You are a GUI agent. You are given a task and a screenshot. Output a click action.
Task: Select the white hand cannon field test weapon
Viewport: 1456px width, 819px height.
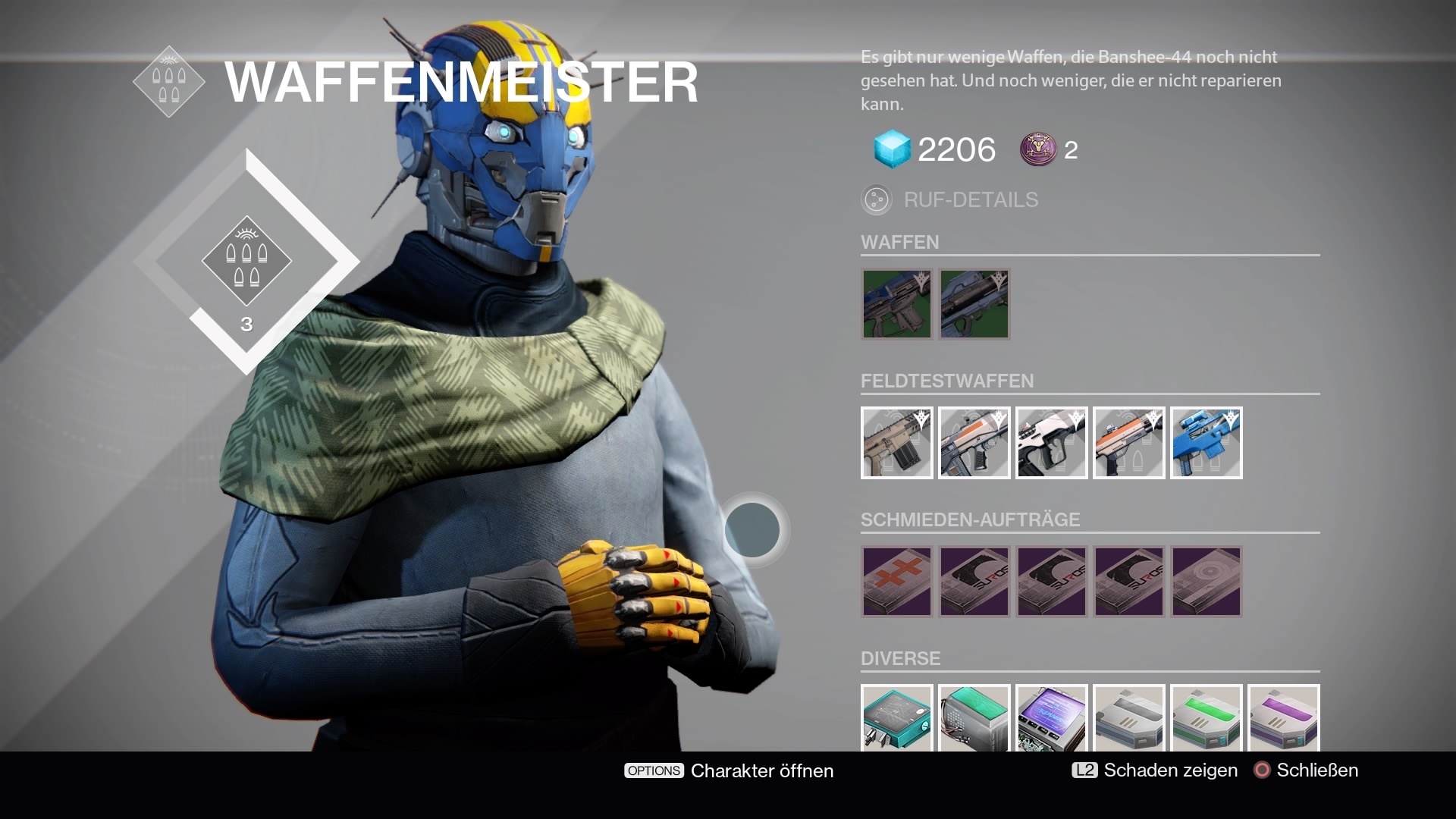point(1051,443)
